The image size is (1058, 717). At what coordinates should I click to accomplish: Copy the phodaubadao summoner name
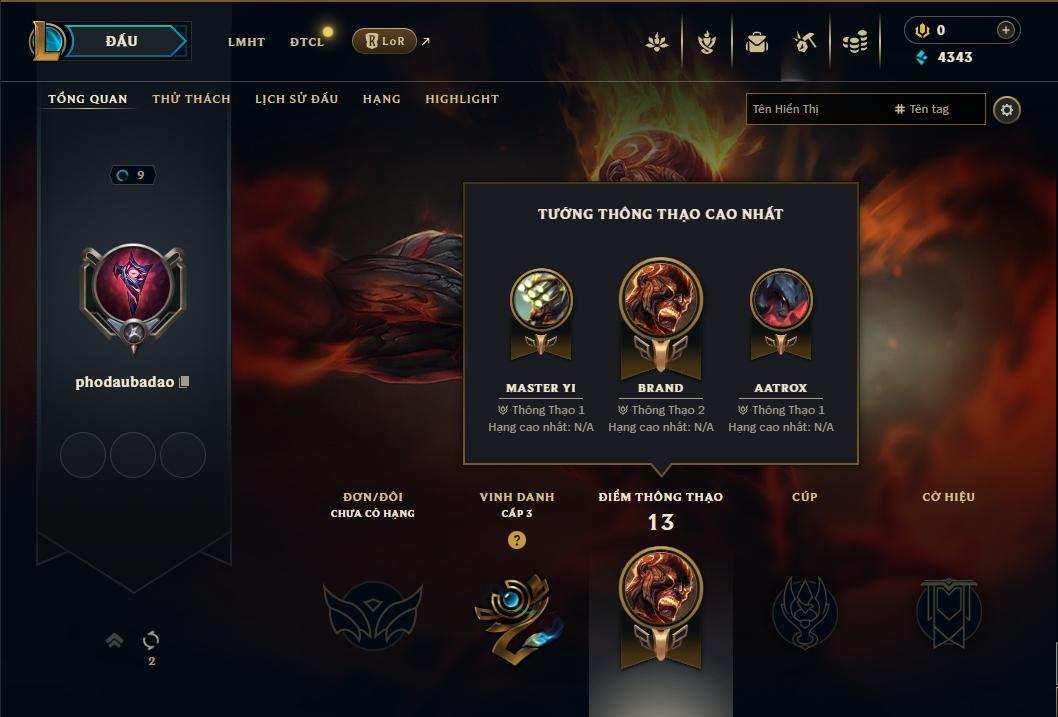pyautogui.click(x=184, y=383)
